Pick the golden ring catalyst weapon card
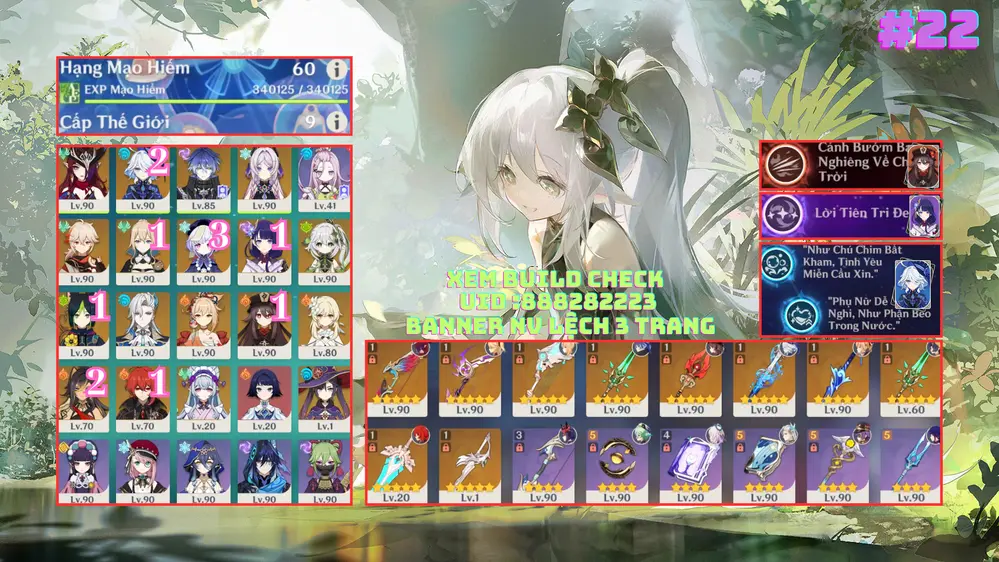 tap(617, 465)
